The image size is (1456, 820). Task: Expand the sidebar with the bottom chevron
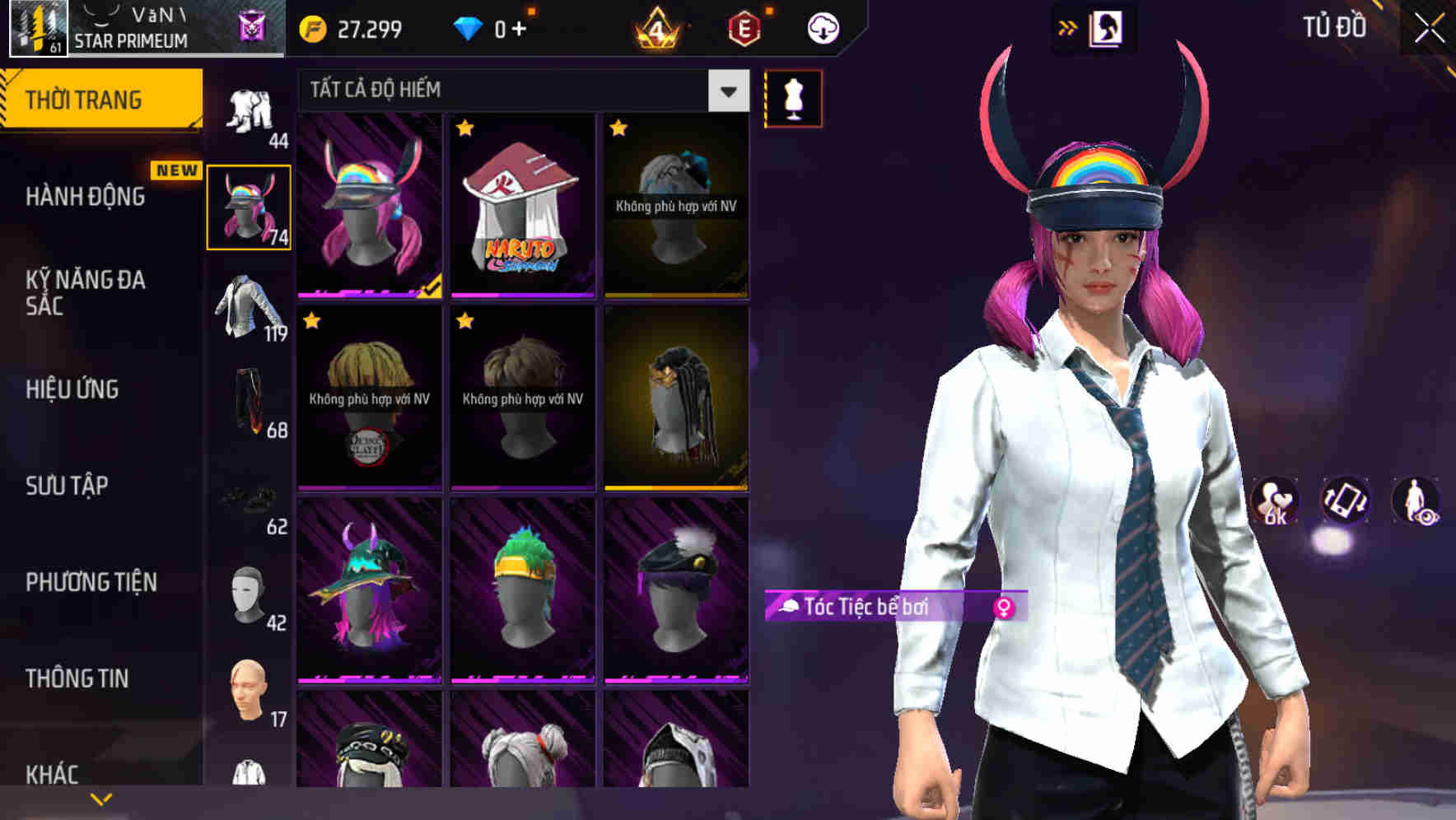pos(100,799)
